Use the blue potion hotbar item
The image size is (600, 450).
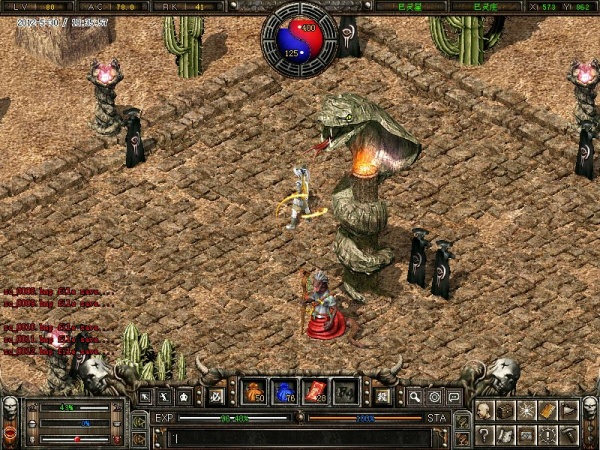pyautogui.click(x=285, y=392)
